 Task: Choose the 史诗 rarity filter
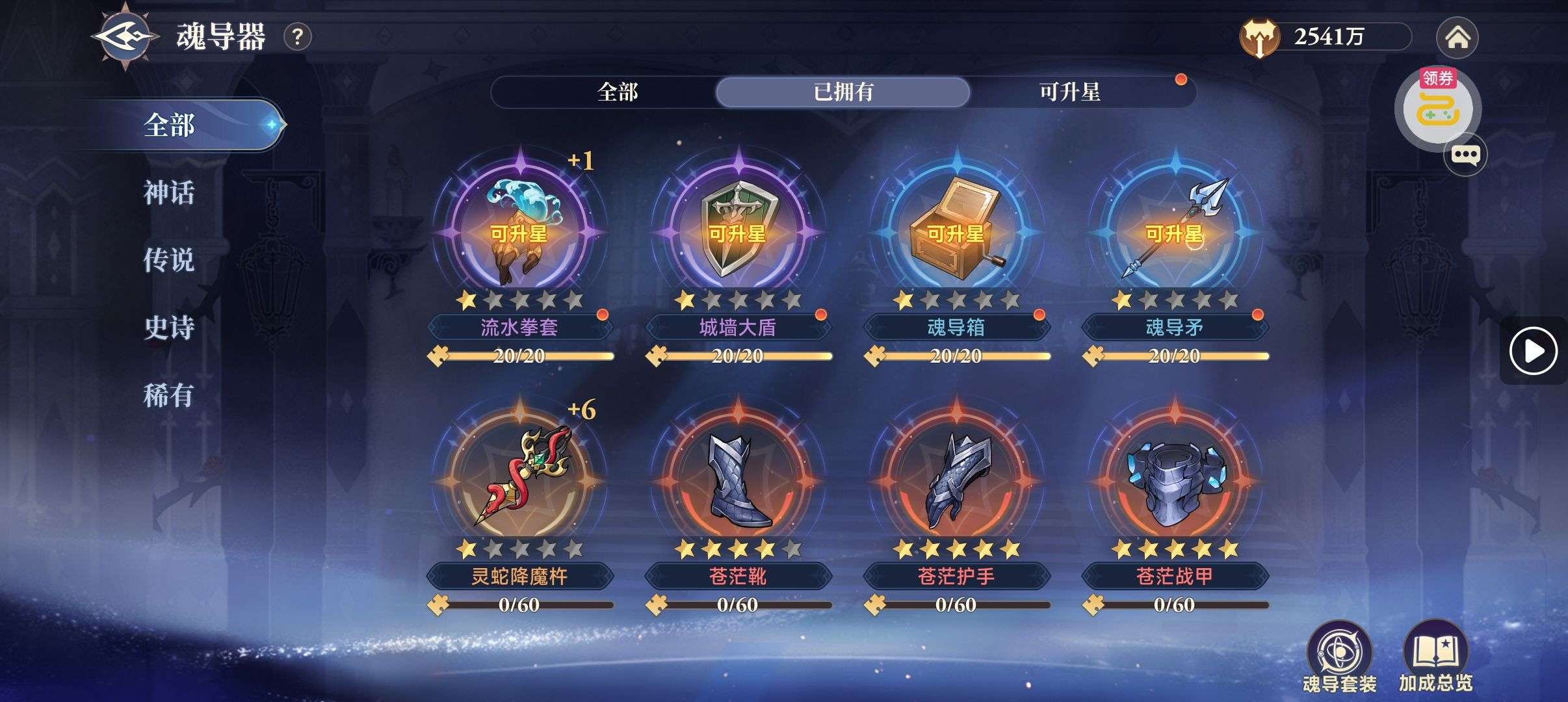click(169, 328)
